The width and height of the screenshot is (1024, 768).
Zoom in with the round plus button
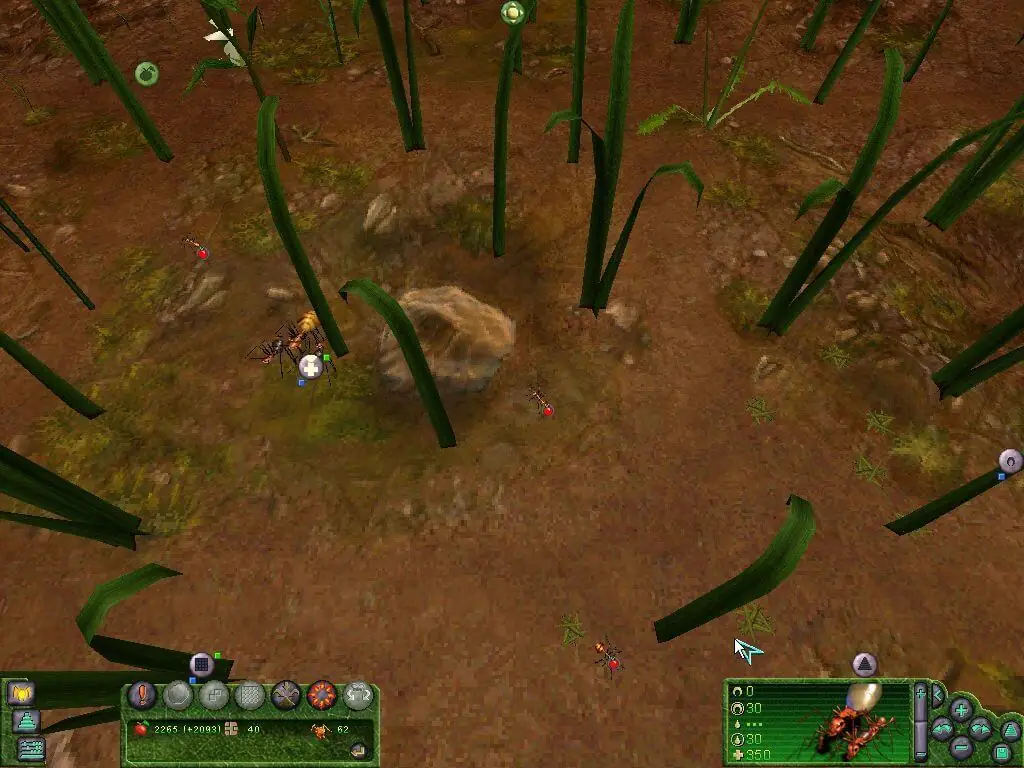pos(961,710)
